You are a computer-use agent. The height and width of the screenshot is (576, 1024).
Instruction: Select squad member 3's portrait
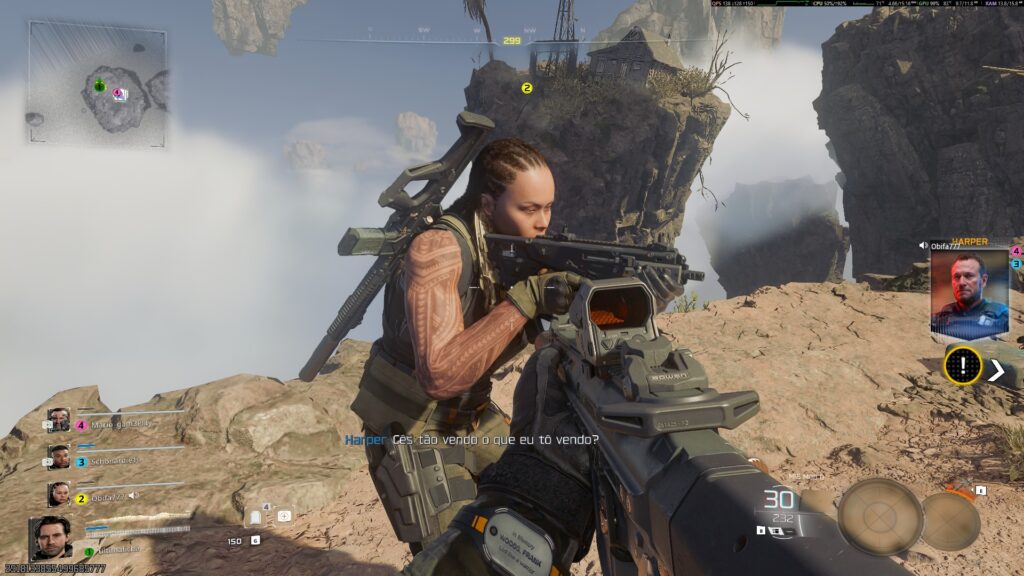coord(59,457)
